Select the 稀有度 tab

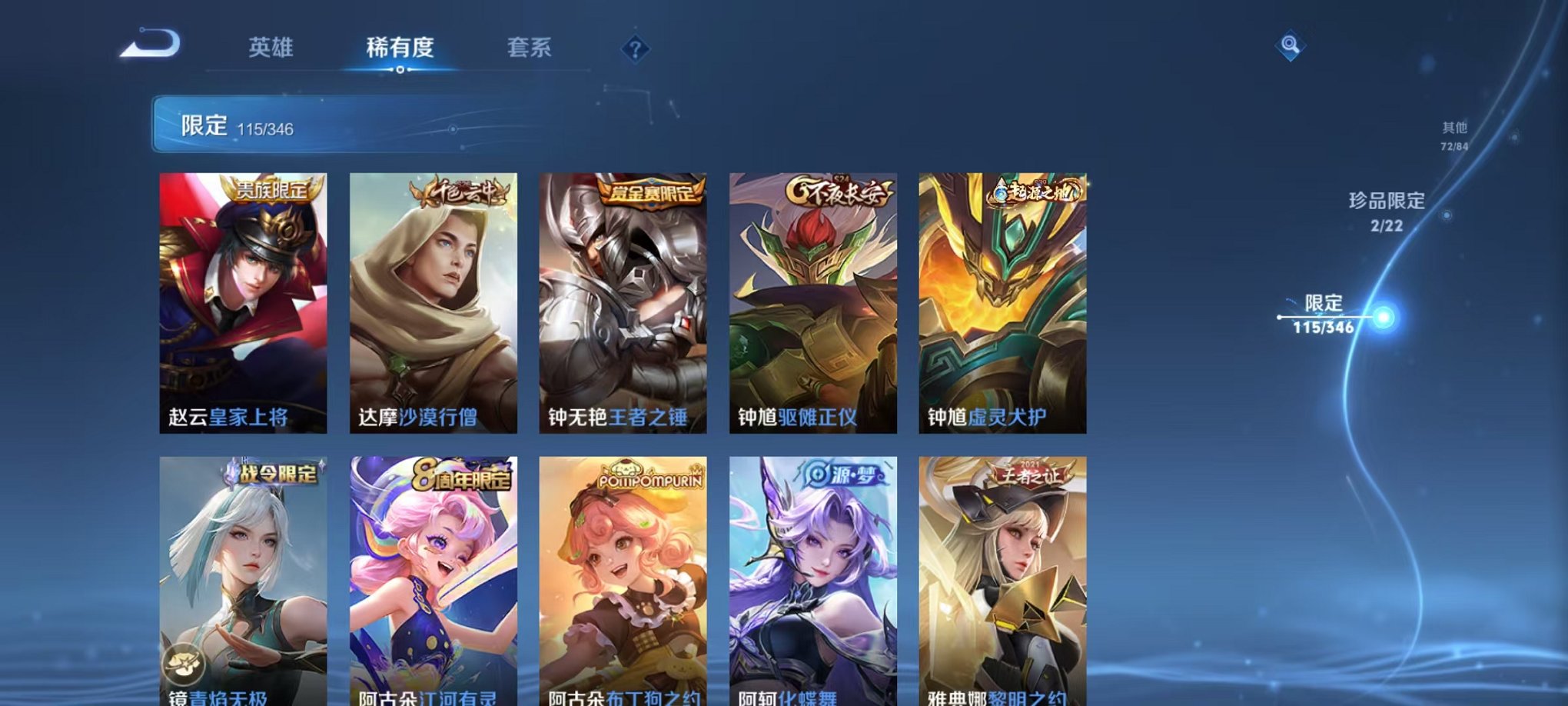(x=401, y=48)
